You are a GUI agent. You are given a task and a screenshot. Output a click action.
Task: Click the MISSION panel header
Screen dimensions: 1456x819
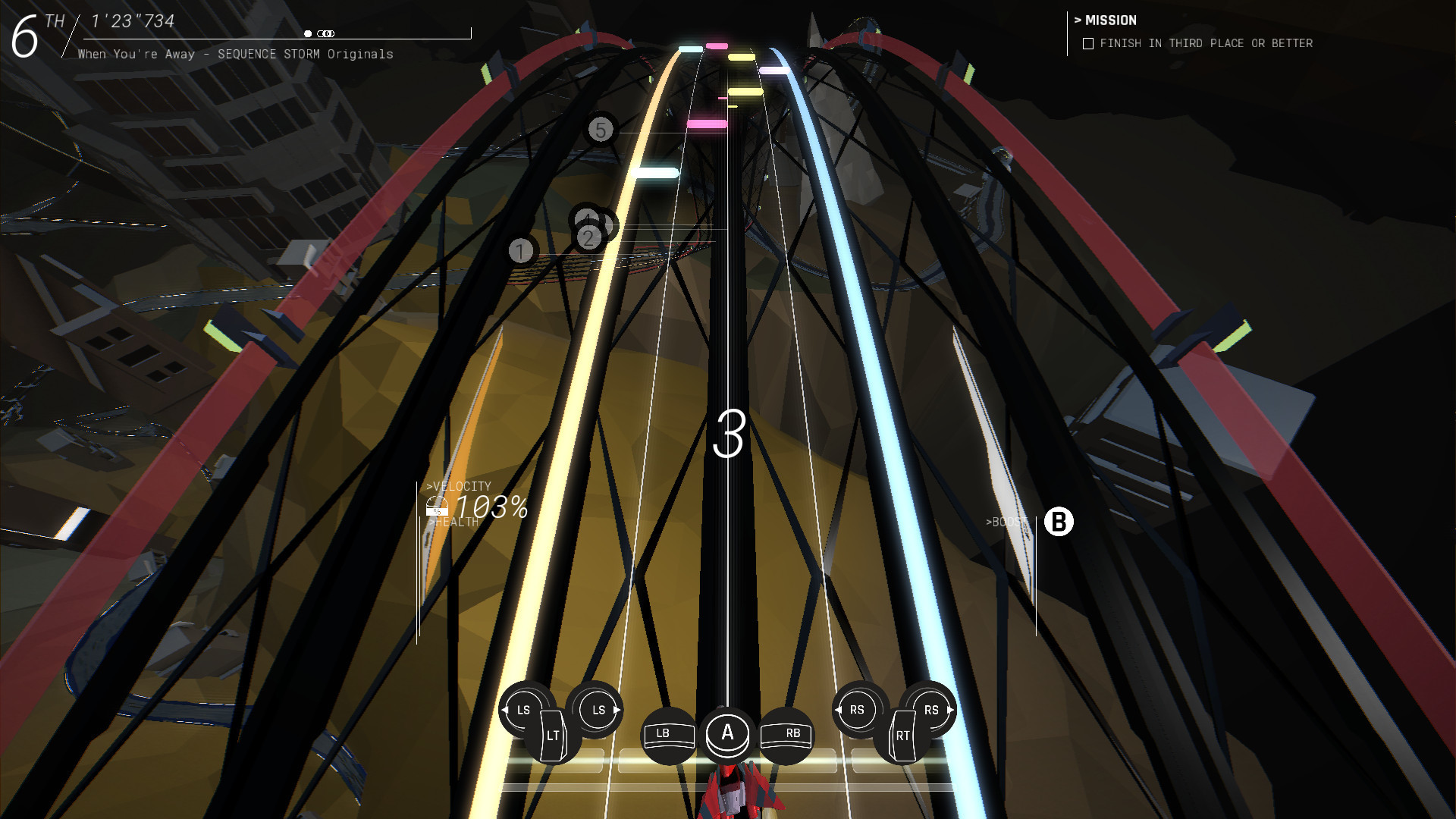click(x=1106, y=20)
